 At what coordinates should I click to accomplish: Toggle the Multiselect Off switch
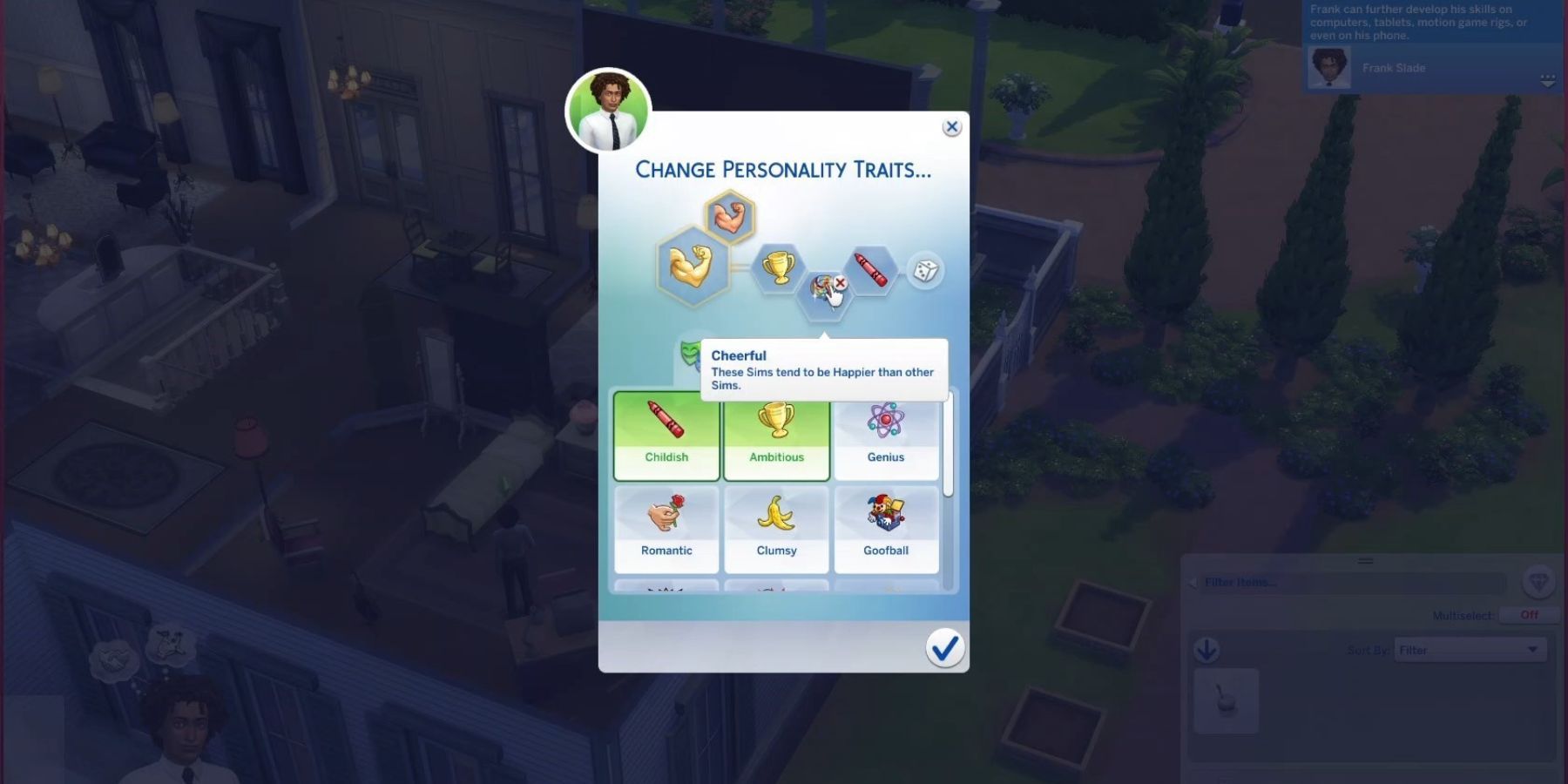click(x=1529, y=615)
